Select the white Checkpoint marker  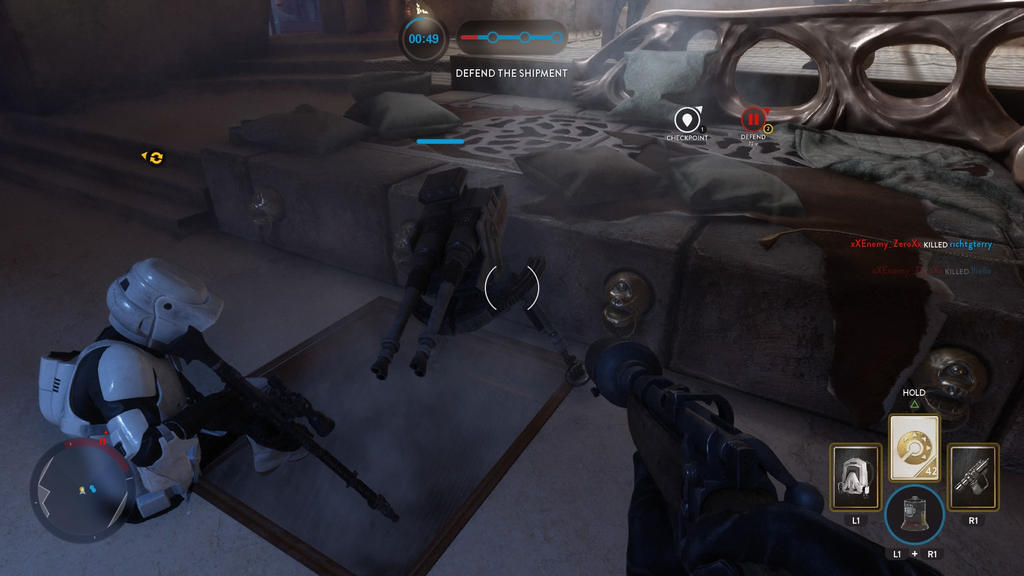(x=686, y=120)
